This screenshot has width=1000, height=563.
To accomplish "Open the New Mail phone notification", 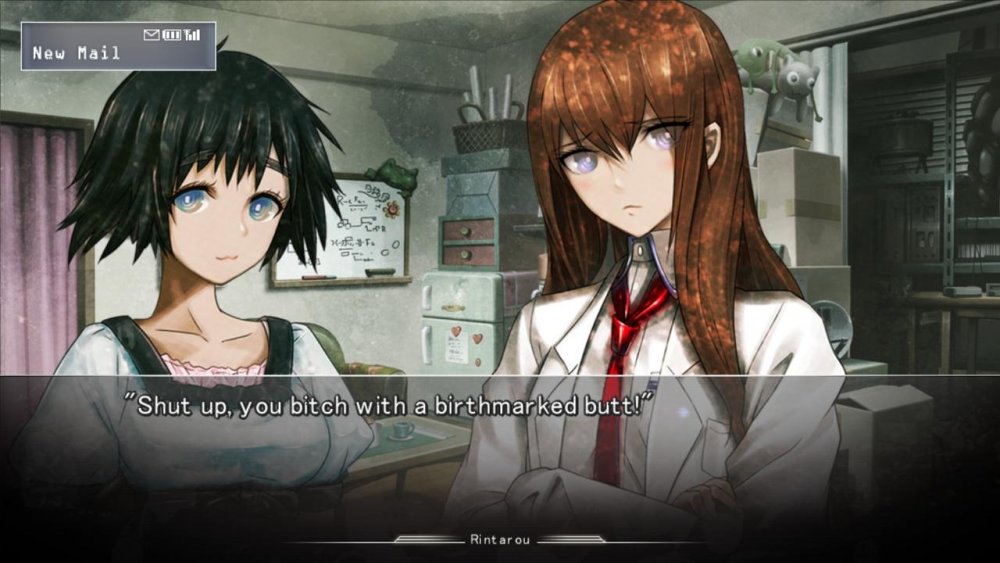I will tap(118, 47).
